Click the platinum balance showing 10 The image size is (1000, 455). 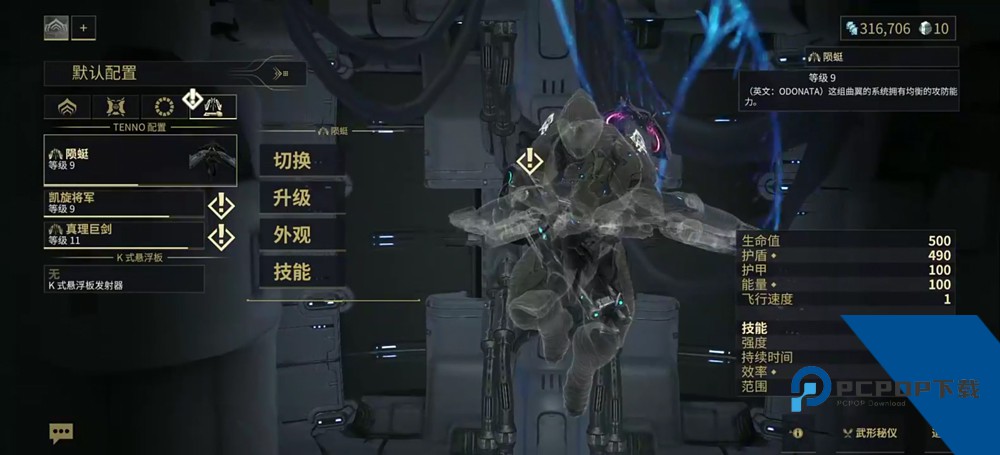click(934, 28)
